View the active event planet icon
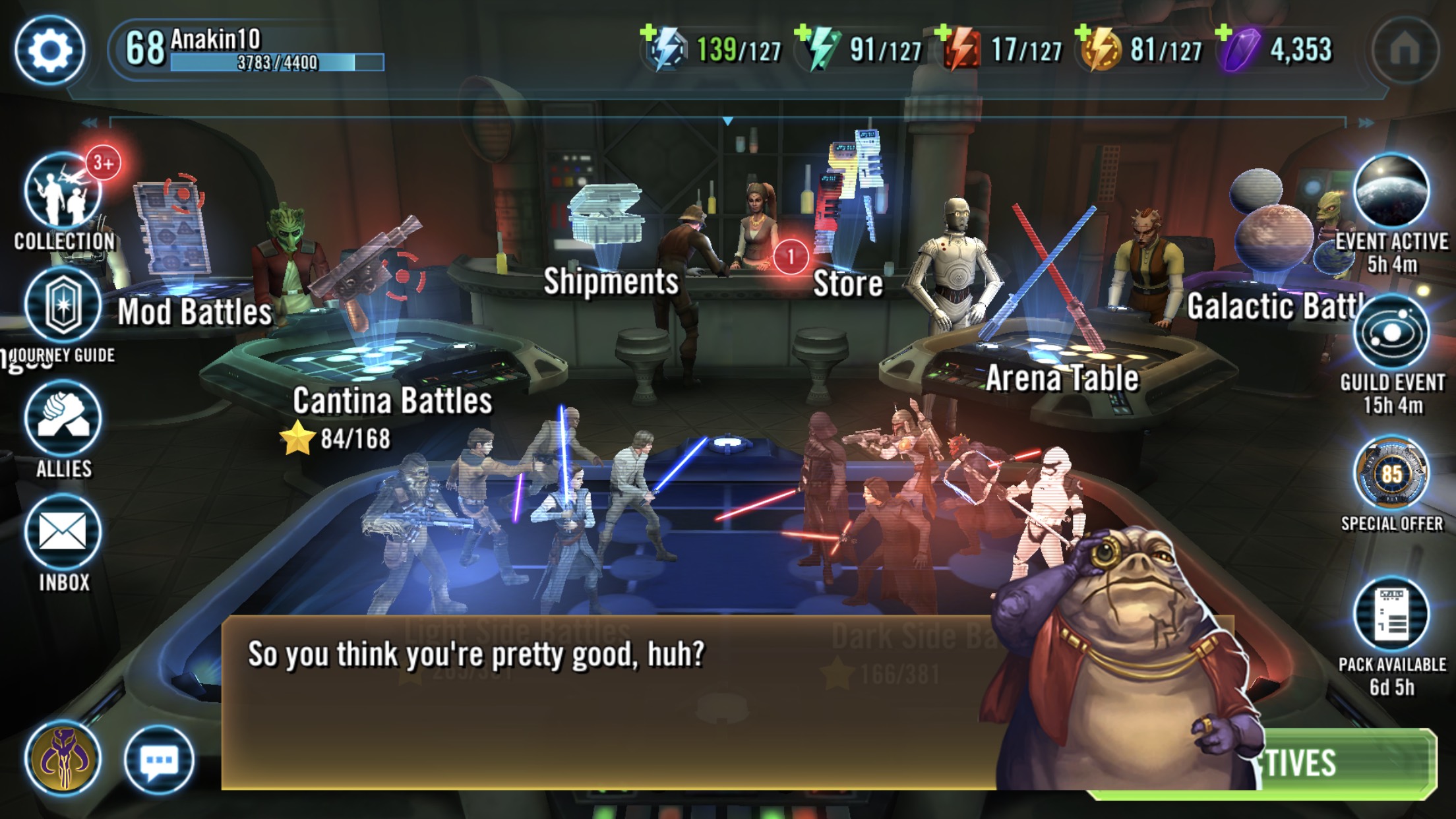 pos(1391,193)
